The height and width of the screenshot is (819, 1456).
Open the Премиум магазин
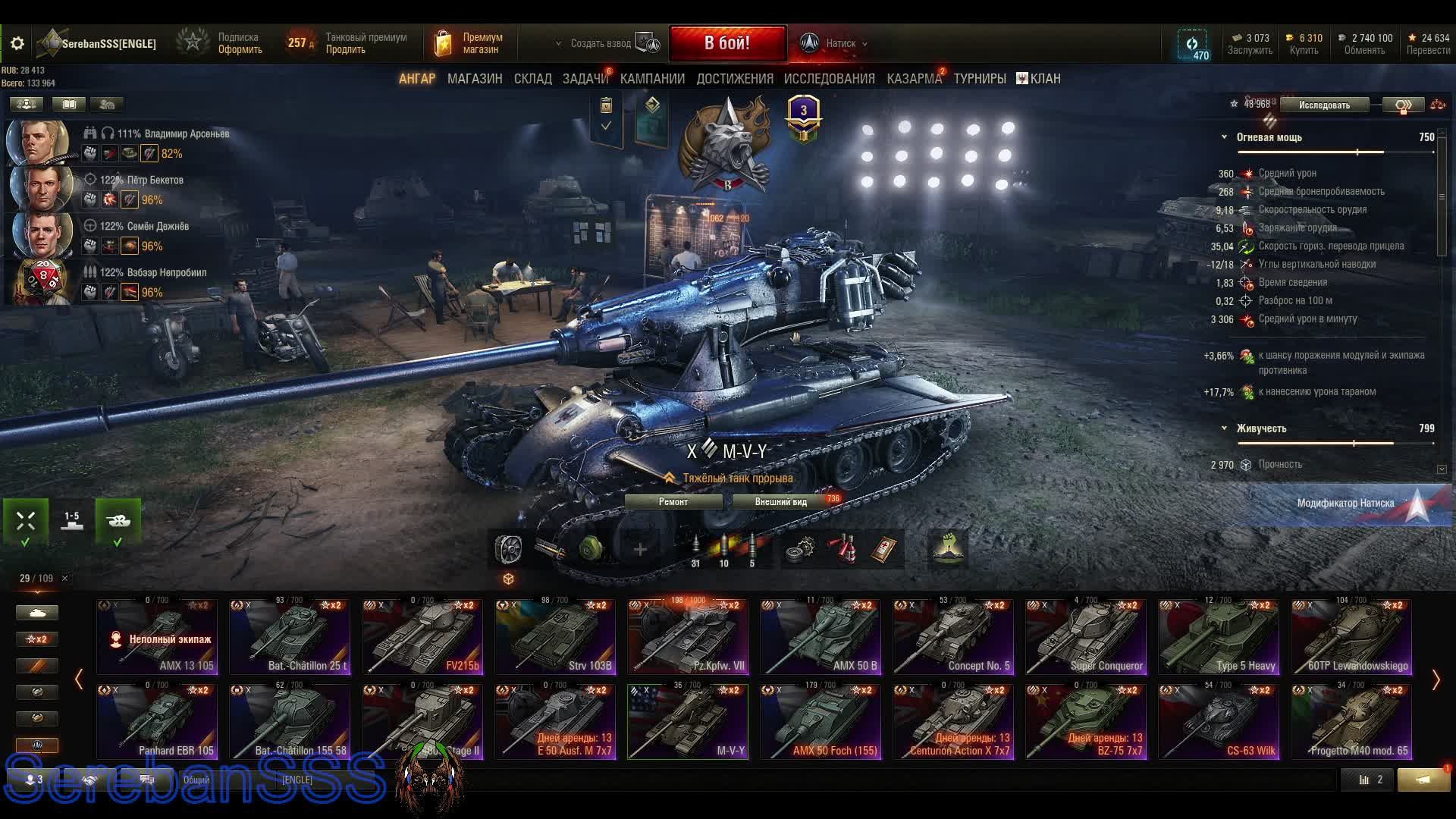pos(470,43)
